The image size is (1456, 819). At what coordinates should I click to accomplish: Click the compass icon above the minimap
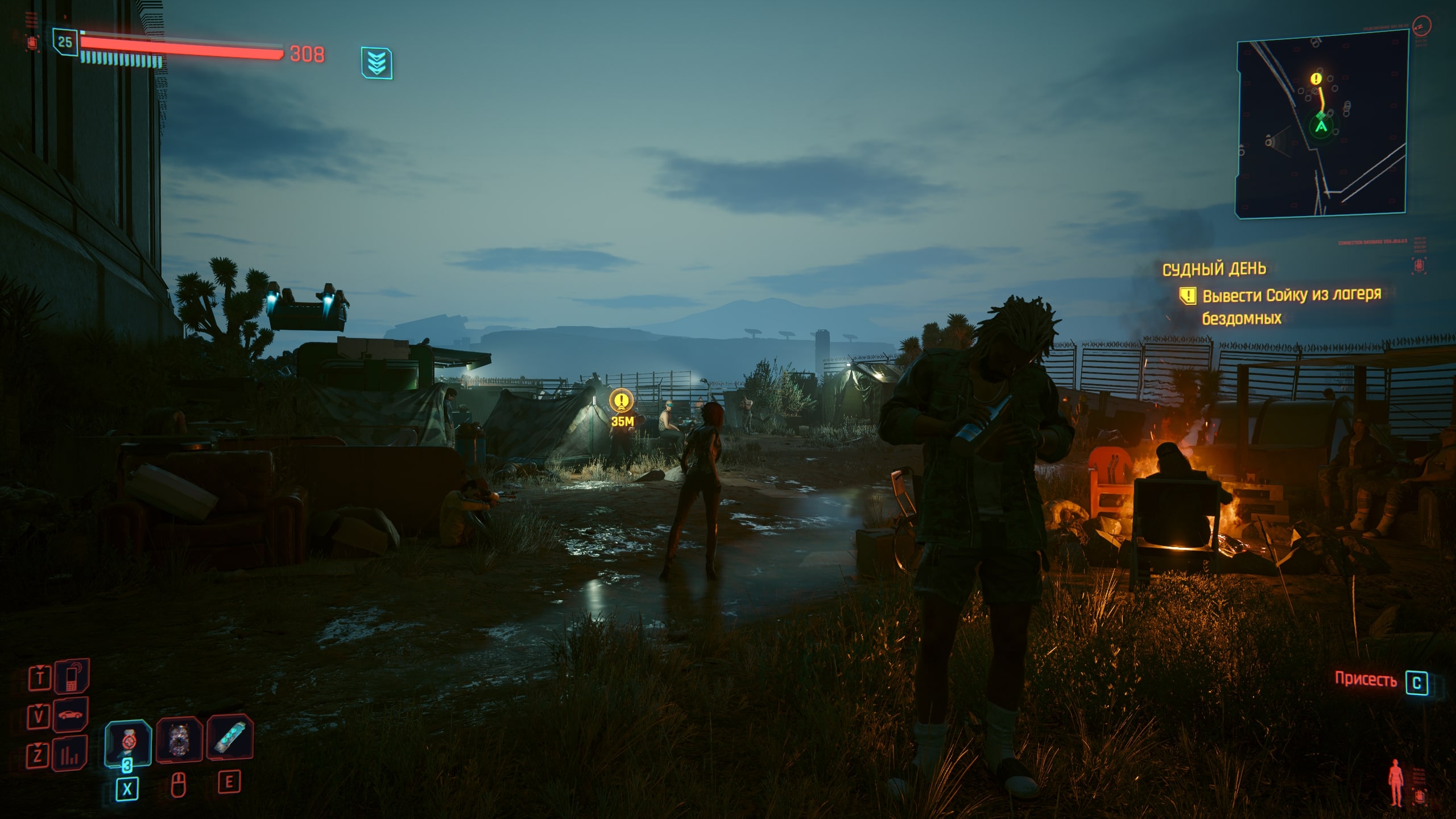point(1421,25)
